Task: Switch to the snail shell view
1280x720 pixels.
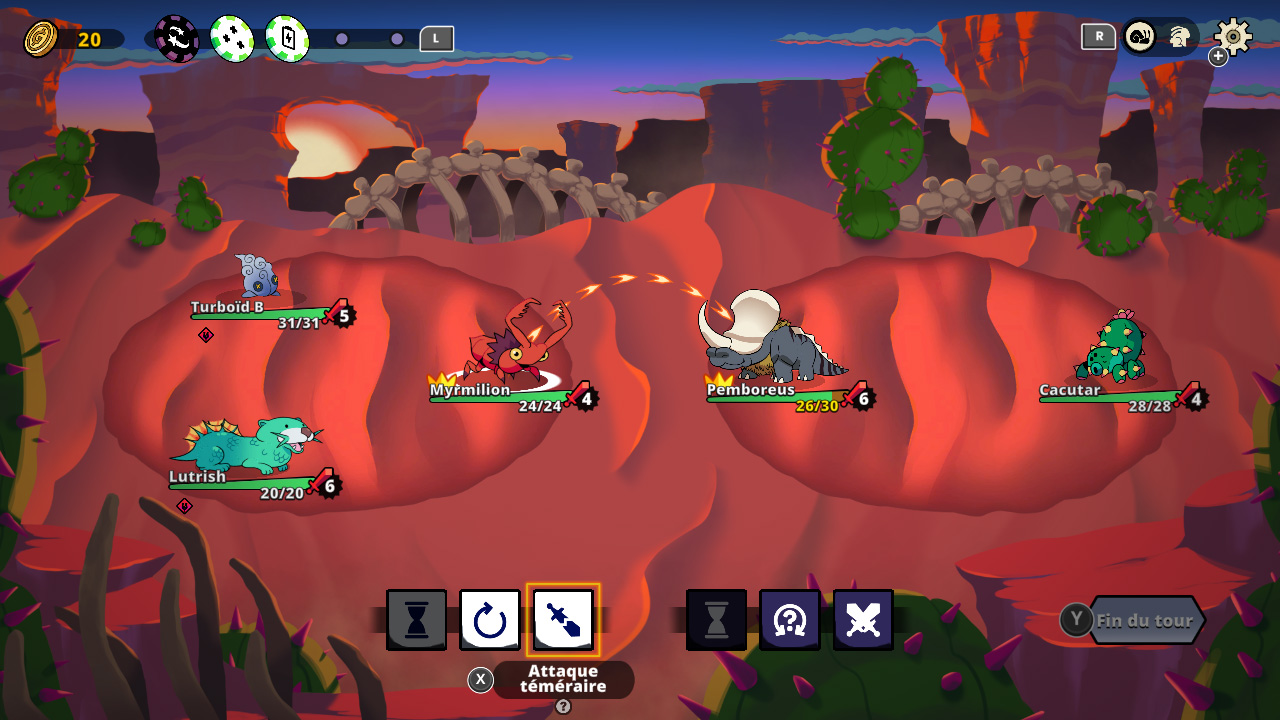Action: [1140, 37]
